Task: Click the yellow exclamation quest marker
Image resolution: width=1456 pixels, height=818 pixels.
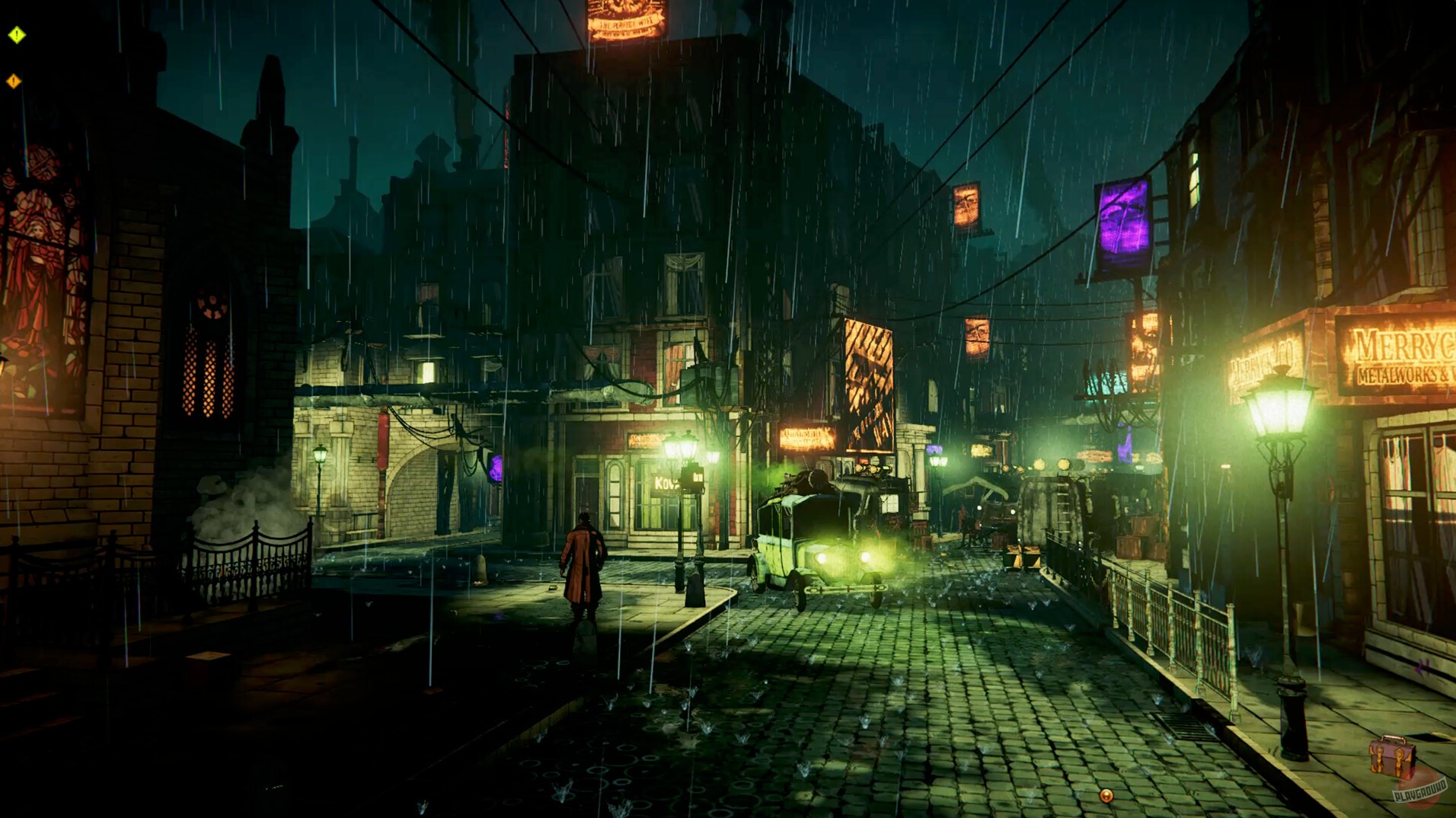Action: [x=16, y=34]
